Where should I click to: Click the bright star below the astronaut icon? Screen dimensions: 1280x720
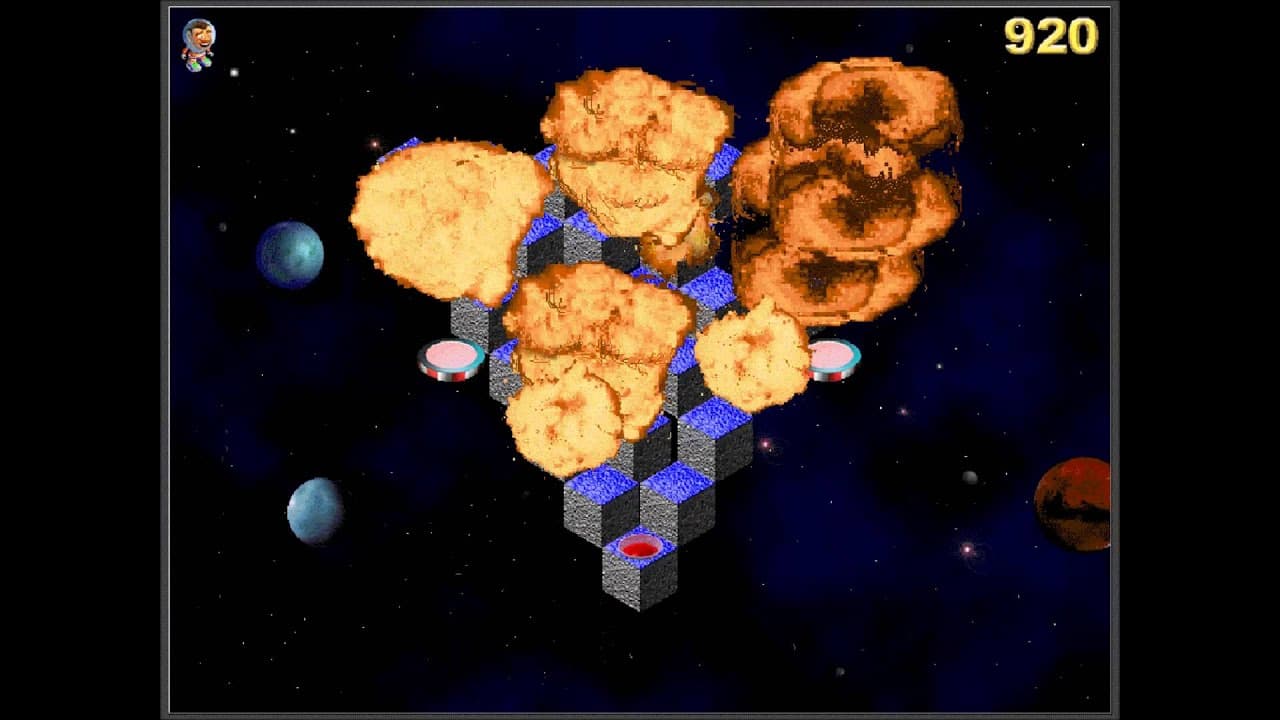click(233, 72)
